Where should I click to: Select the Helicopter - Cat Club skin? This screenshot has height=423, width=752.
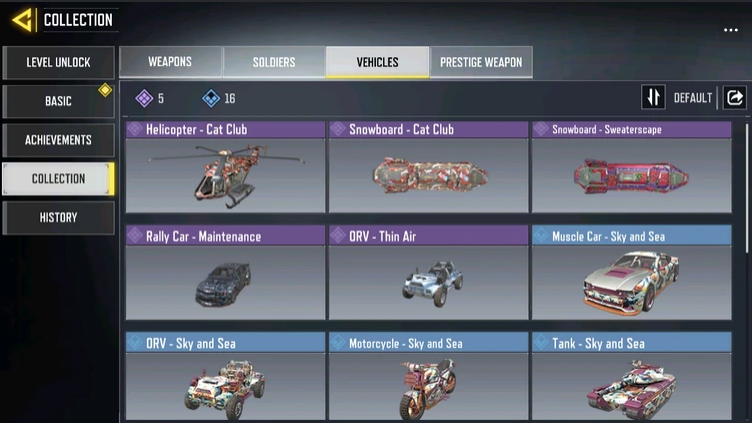click(226, 168)
